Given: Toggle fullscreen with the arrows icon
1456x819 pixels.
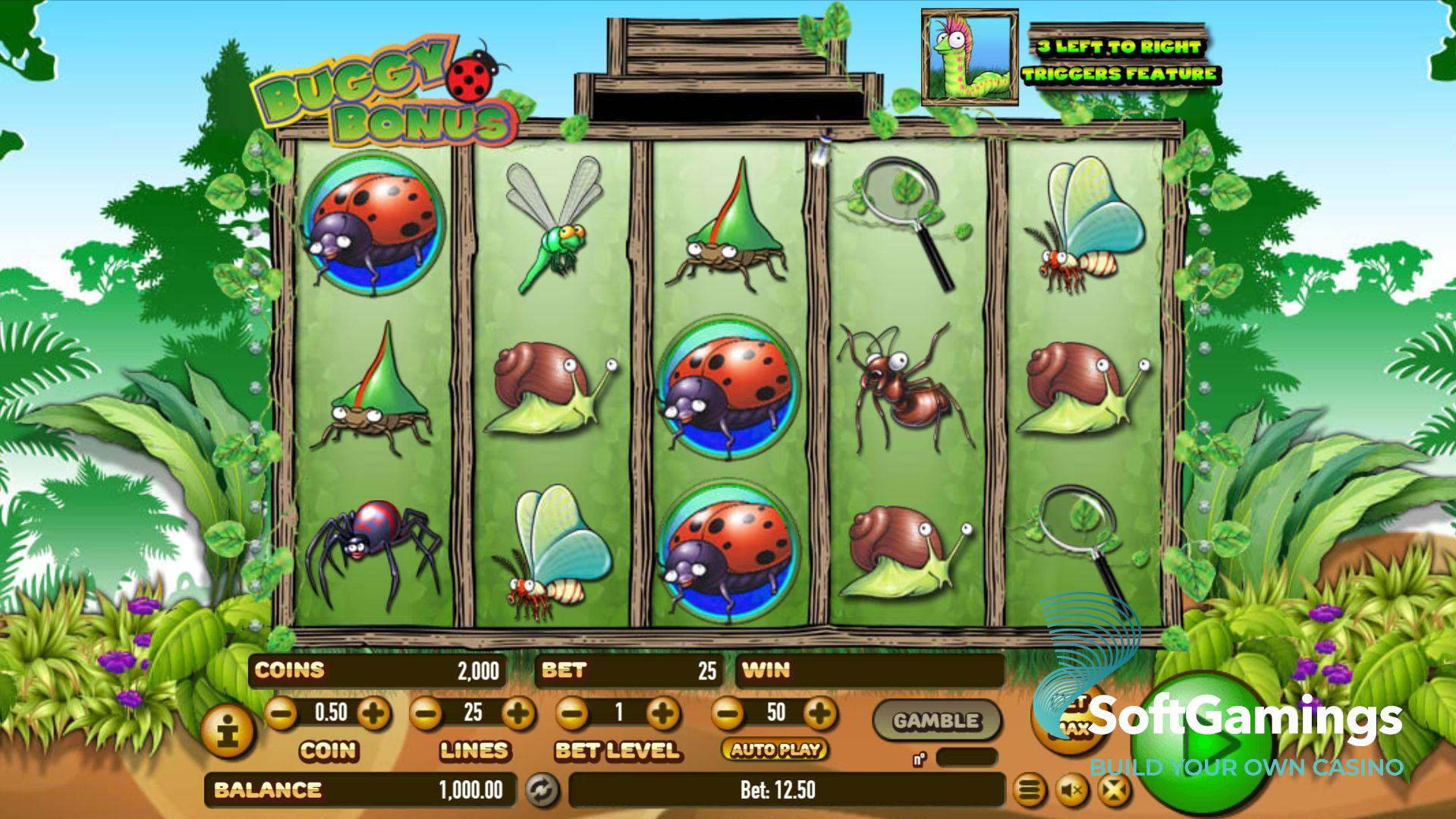Looking at the screenshot, I should [x=1113, y=791].
